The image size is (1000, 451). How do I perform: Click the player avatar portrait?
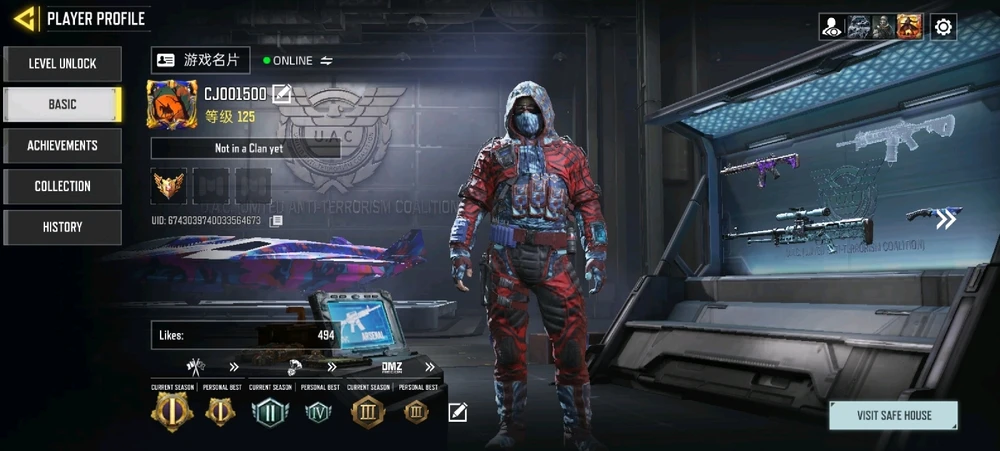pos(172,105)
